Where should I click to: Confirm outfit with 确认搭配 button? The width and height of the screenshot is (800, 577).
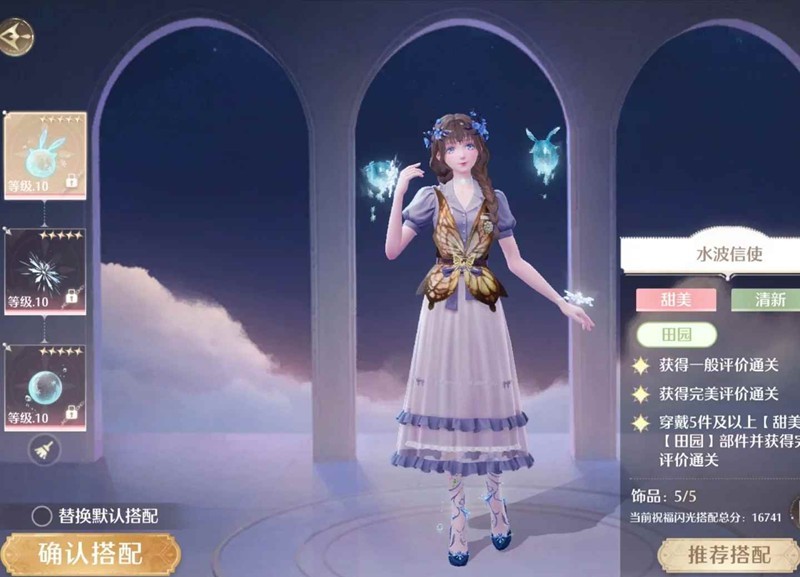90,553
